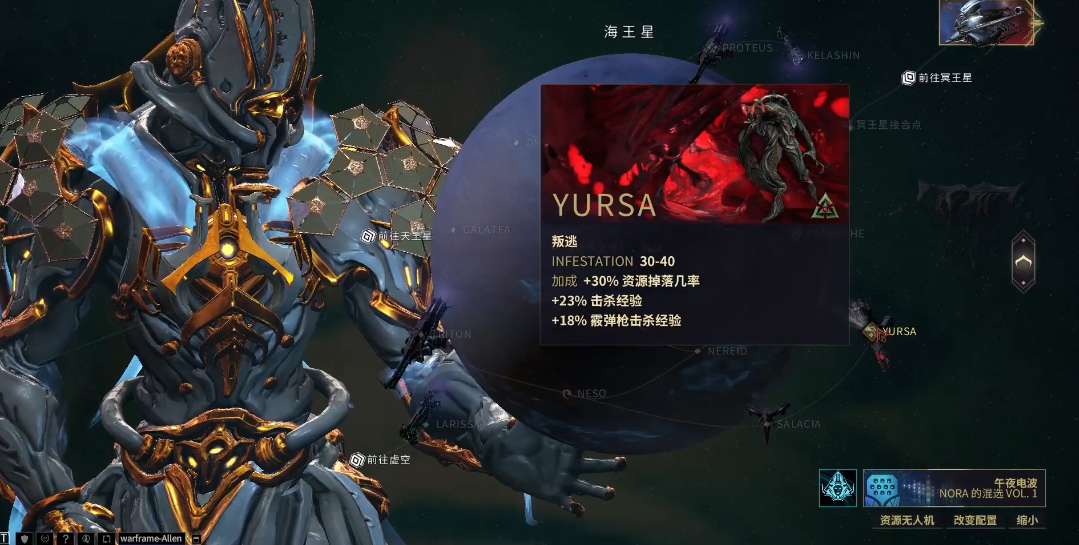Pick the Nereid mission node
Screen dimensions: 1079x545
[x=699, y=351]
